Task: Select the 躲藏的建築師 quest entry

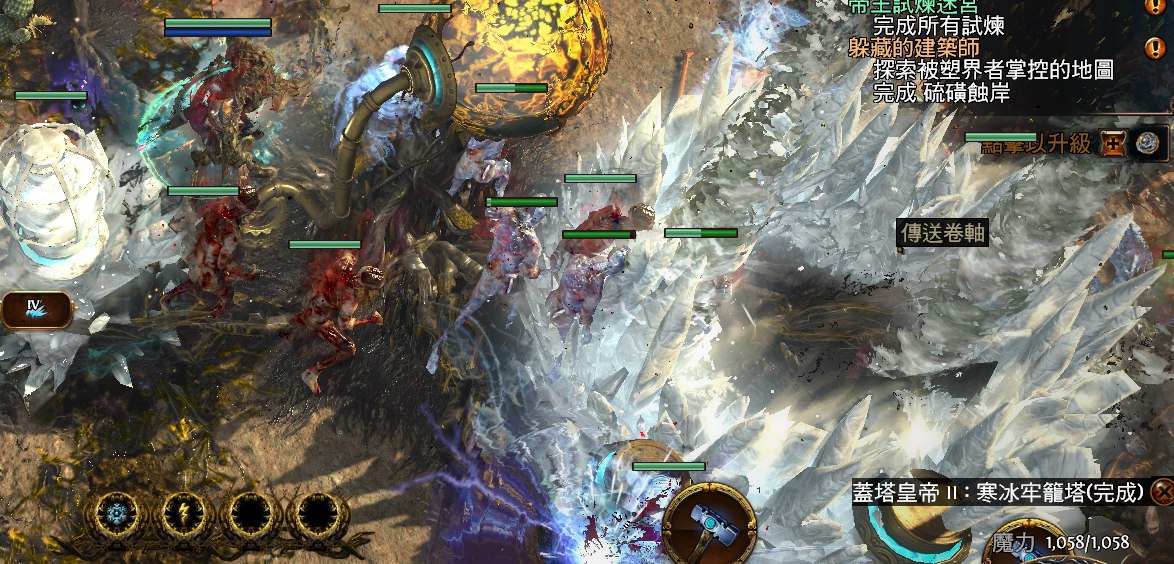Action: (913, 48)
